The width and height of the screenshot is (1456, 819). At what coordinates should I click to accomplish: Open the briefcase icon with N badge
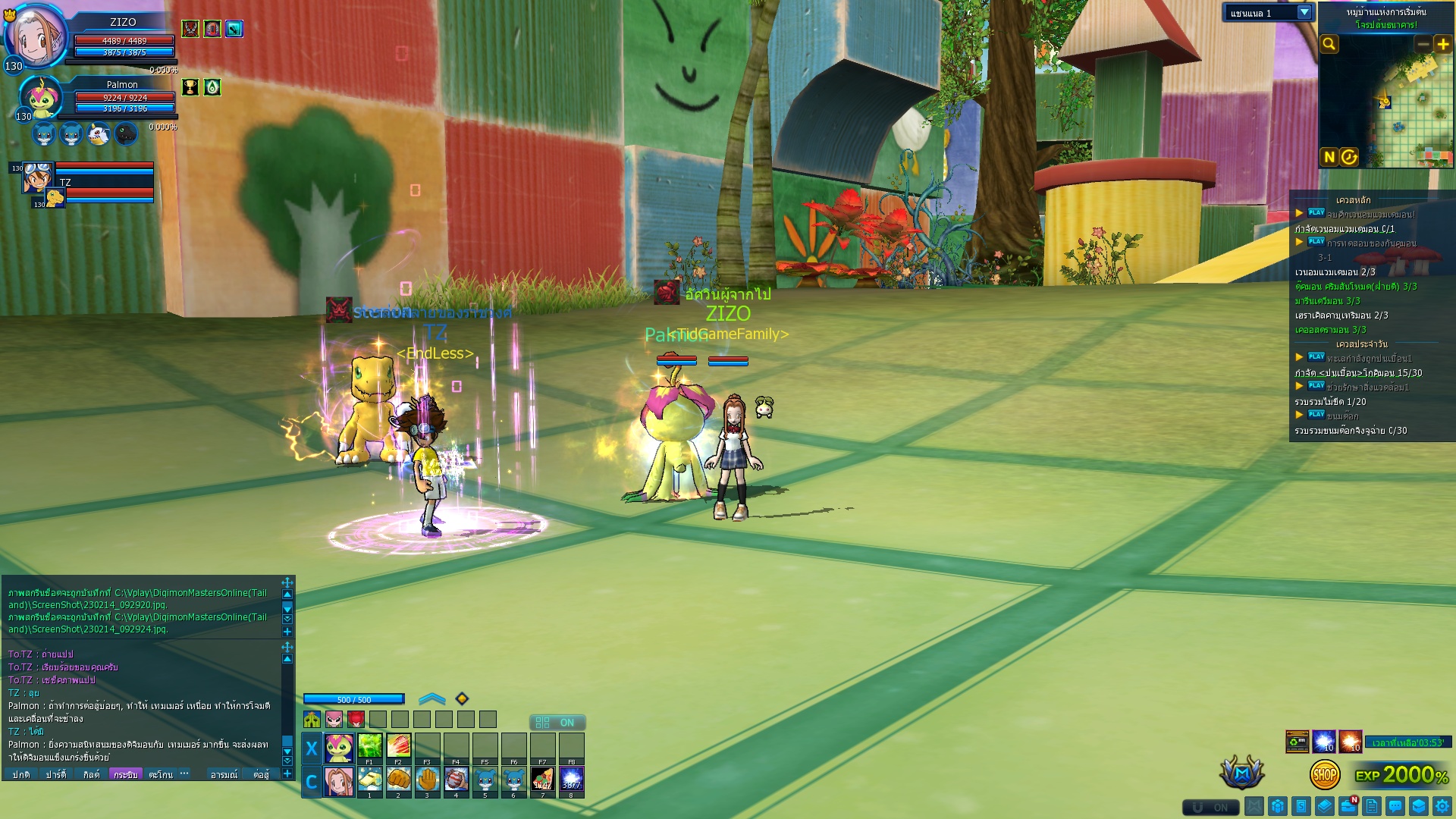[x=1348, y=806]
